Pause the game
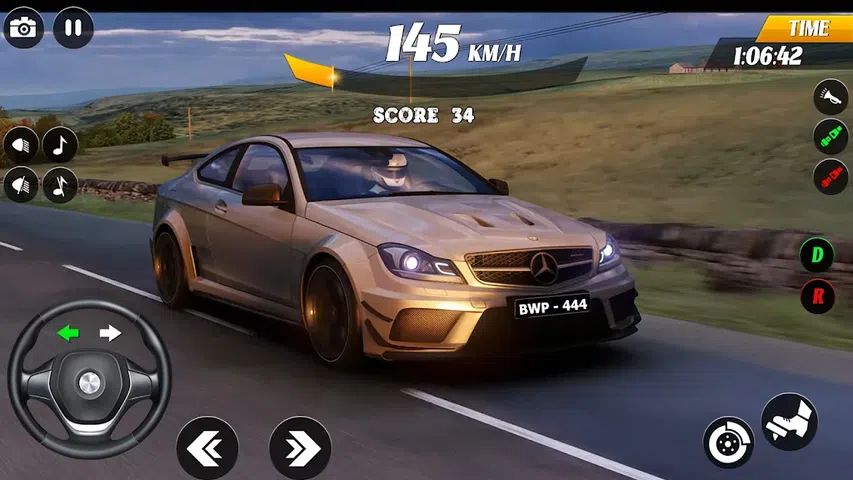This screenshot has width=853, height=480. 73,27
